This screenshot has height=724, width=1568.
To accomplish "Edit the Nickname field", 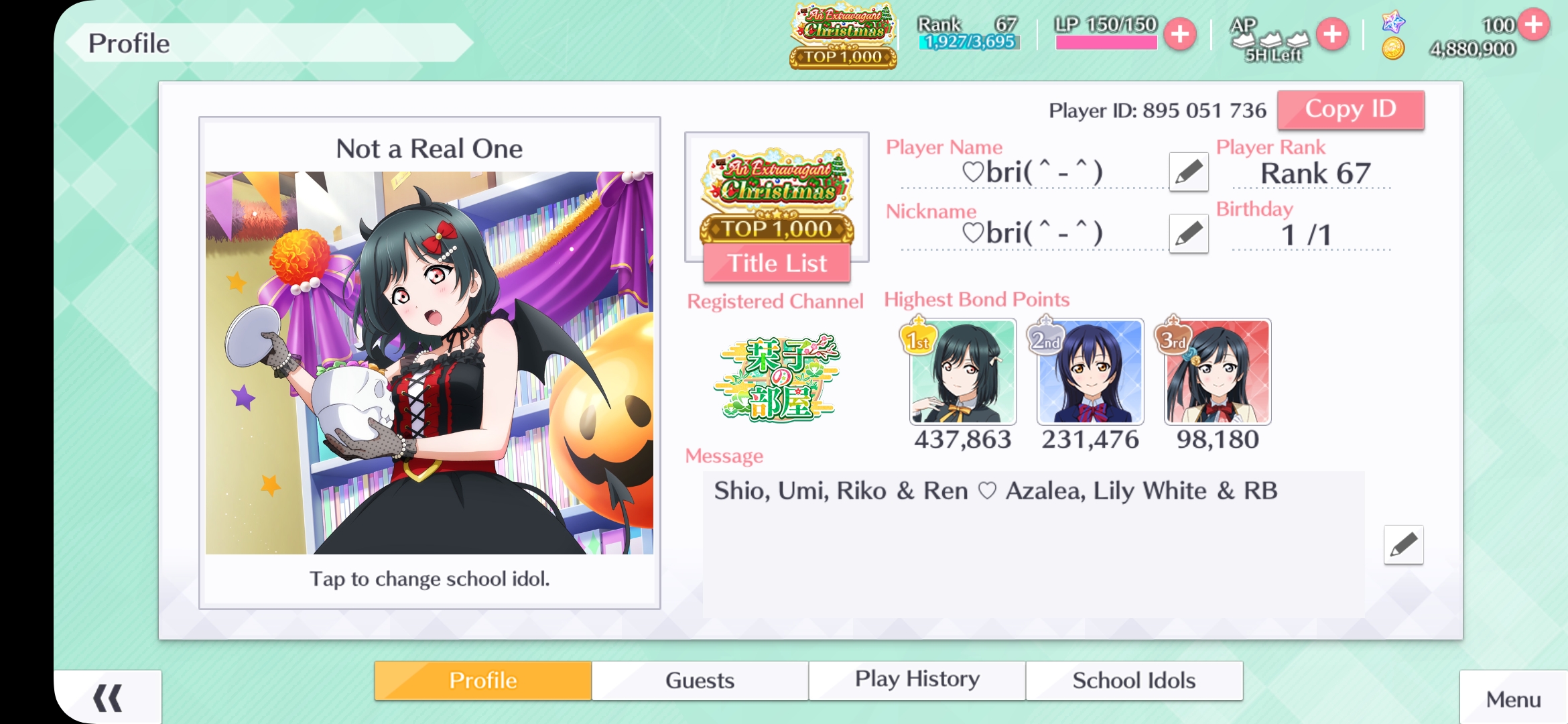I will point(1188,233).
